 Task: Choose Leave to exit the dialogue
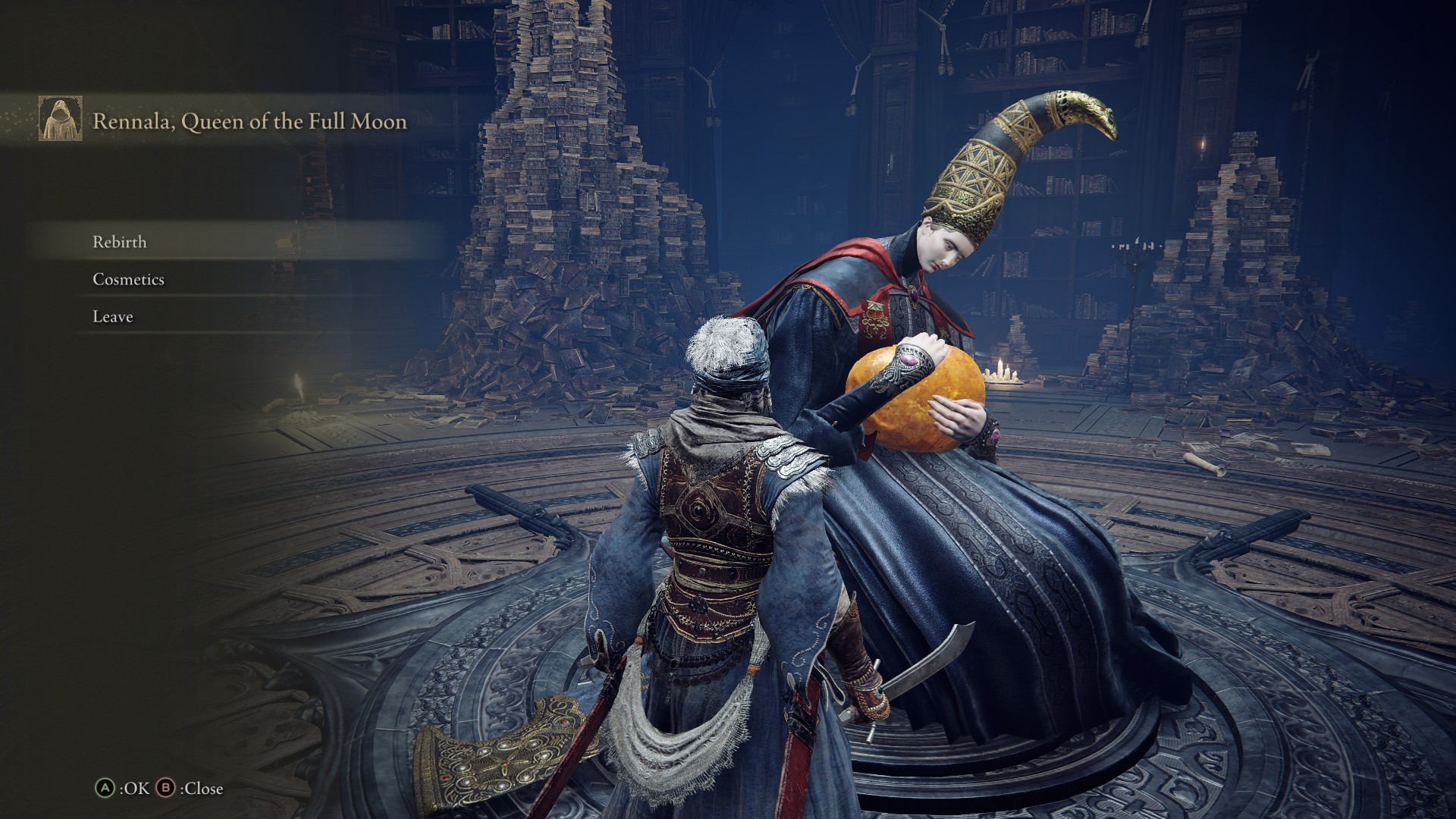[111, 315]
